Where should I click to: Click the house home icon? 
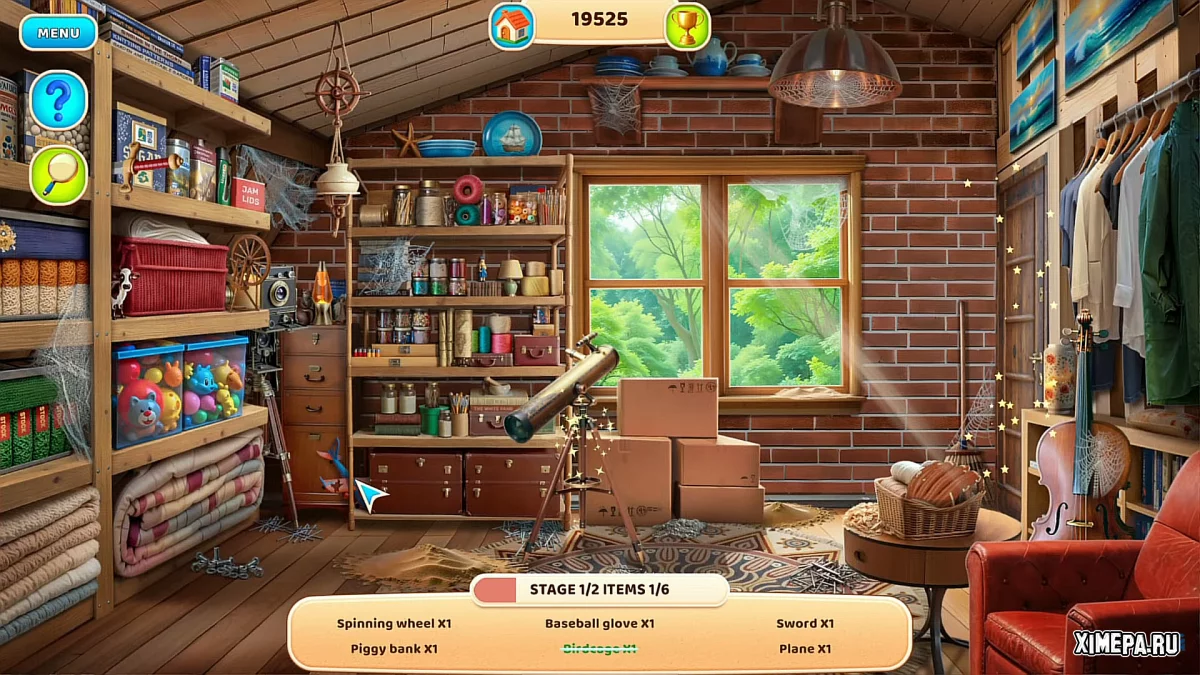[x=512, y=27]
